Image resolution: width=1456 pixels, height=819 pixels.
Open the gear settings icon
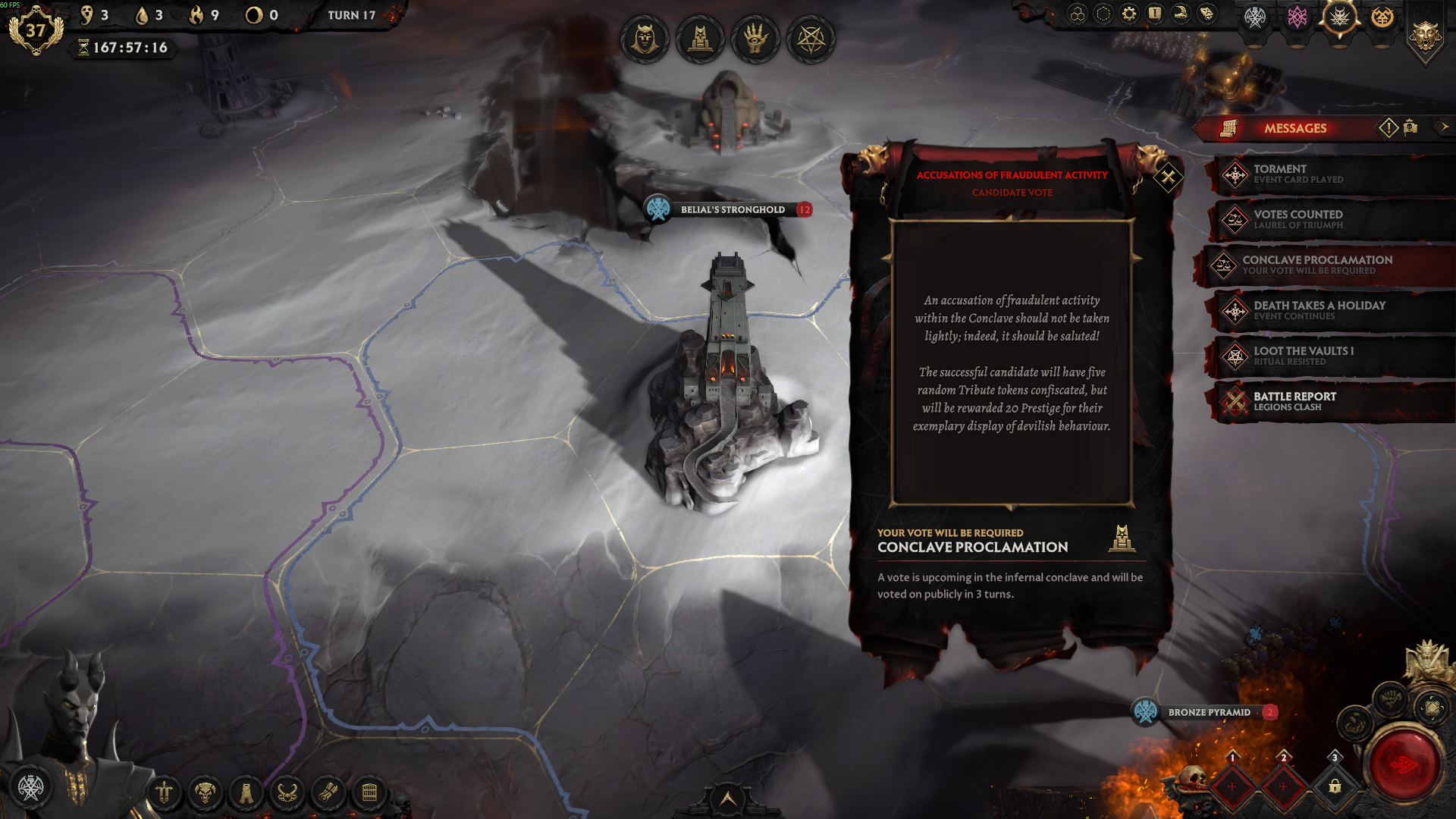click(x=1129, y=14)
